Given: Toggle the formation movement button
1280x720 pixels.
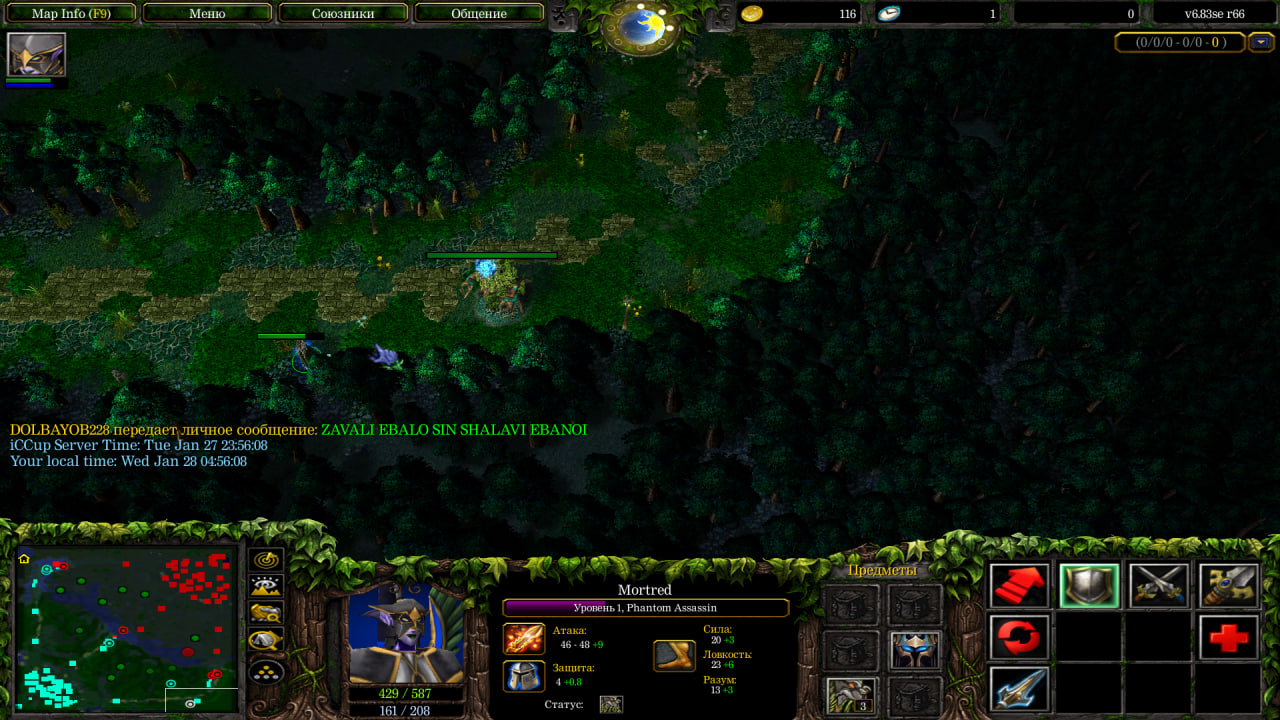Looking at the screenshot, I should click(266, 670).
